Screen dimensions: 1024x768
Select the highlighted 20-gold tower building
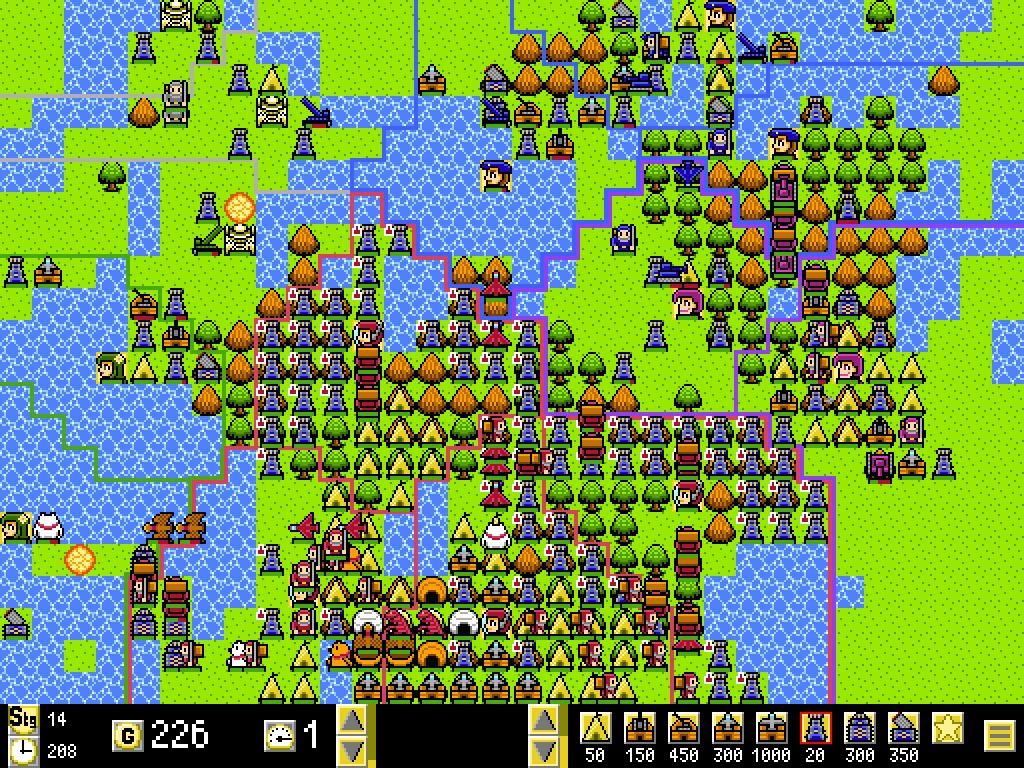pyautogui.click(x=816, y=728)
